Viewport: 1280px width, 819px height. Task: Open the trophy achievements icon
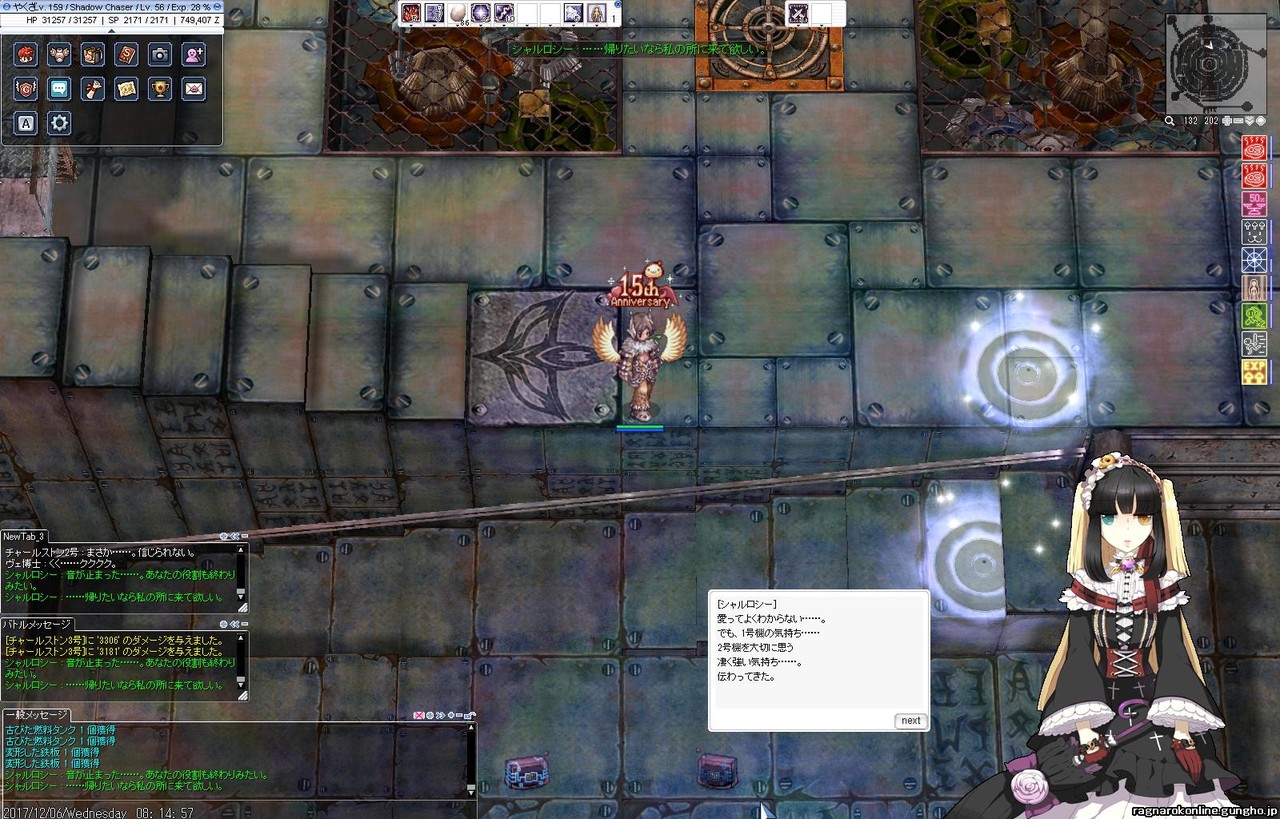[x=160, y=89]
